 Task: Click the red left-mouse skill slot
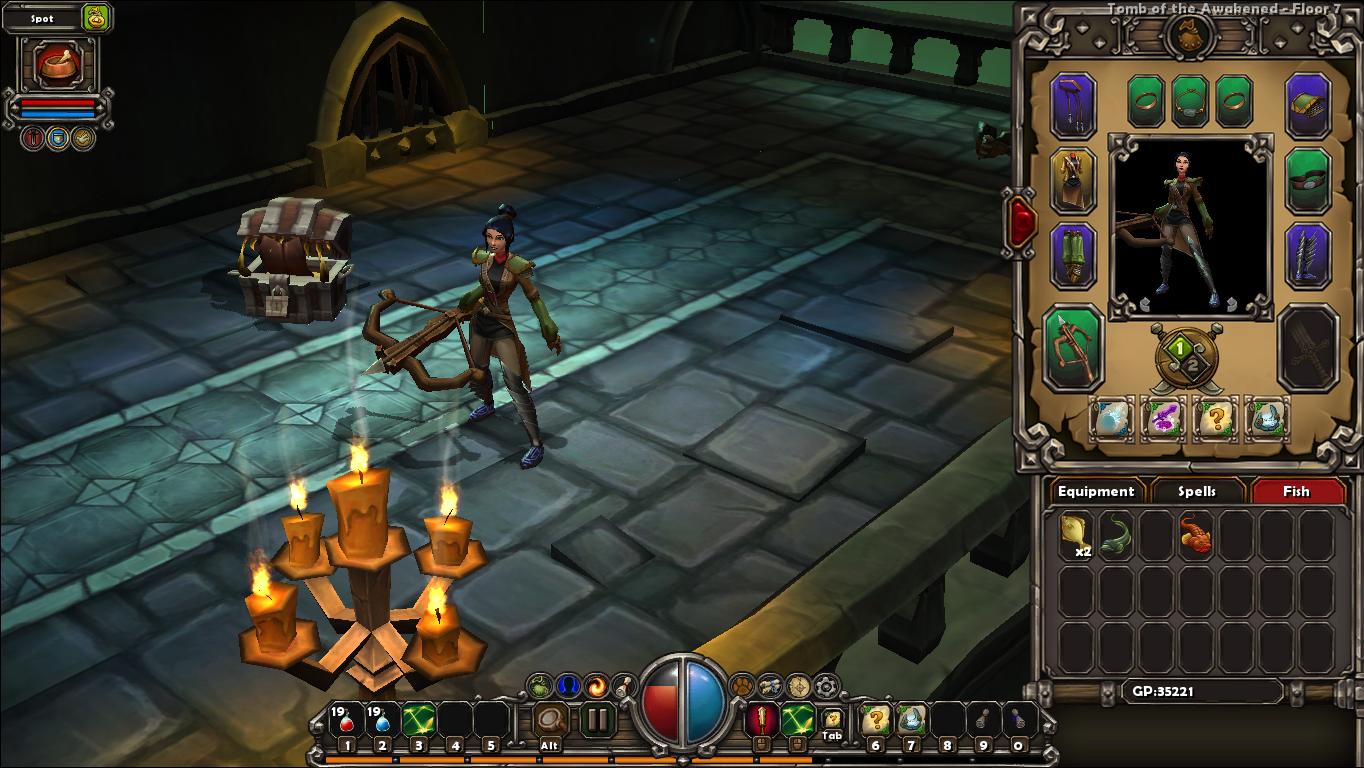point(762,717)
